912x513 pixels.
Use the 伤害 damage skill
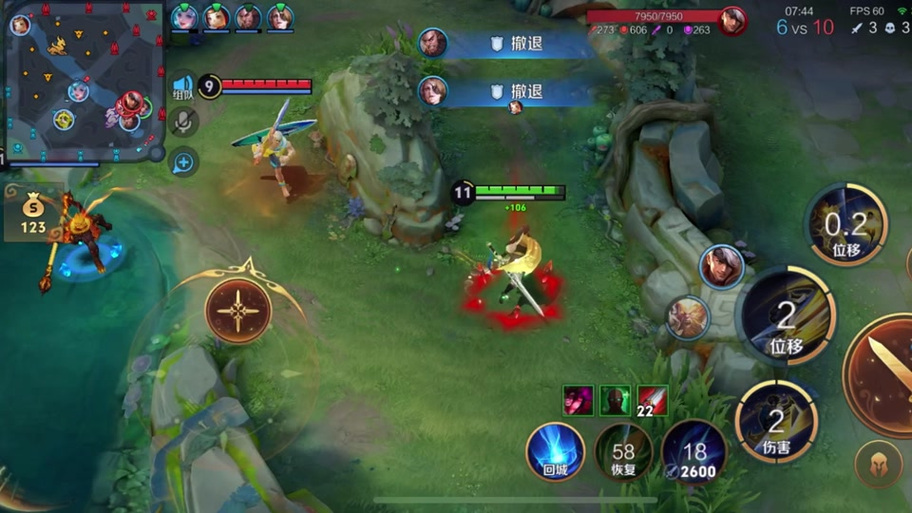[776, 421]
